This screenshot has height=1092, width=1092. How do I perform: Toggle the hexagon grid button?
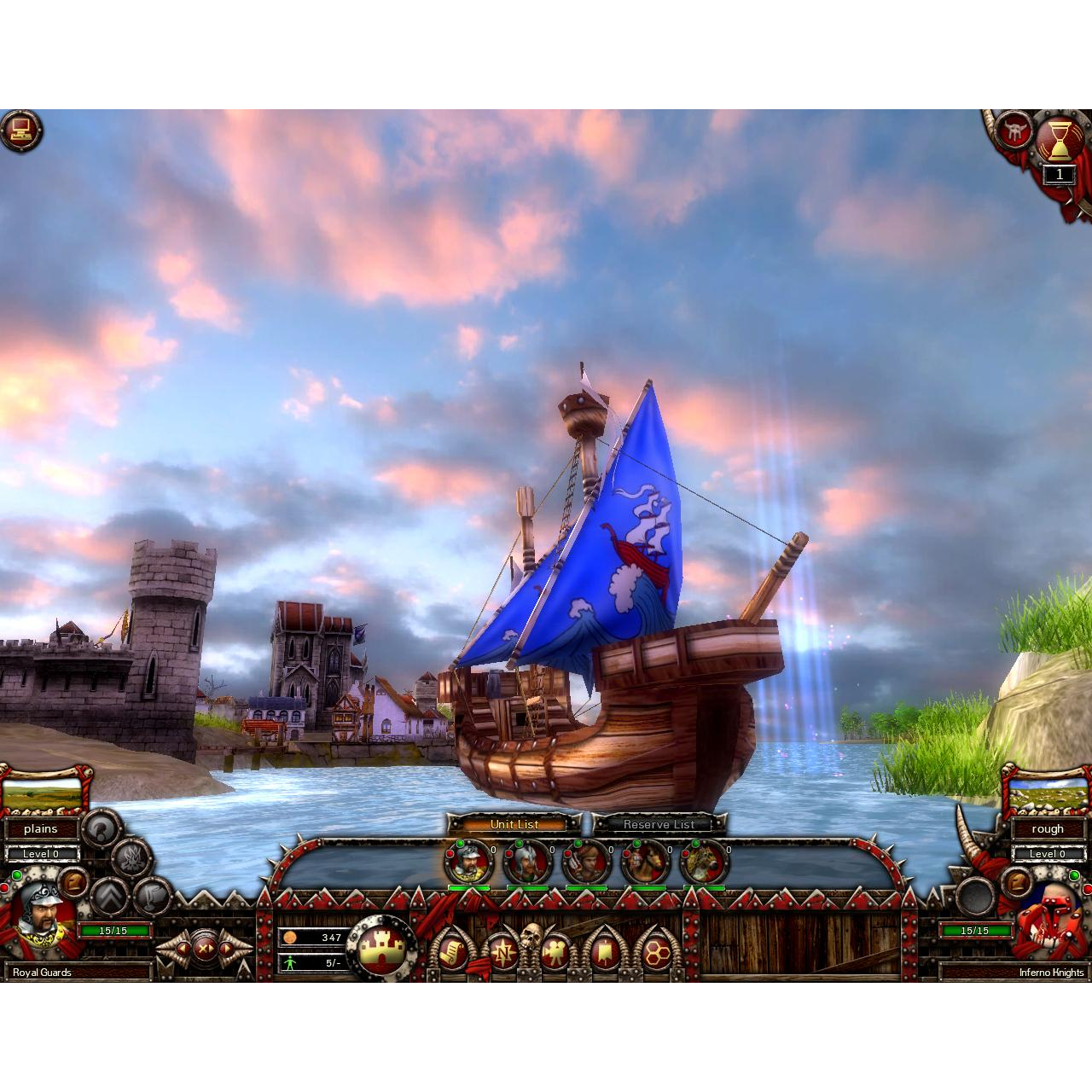[x=656, y=950]
